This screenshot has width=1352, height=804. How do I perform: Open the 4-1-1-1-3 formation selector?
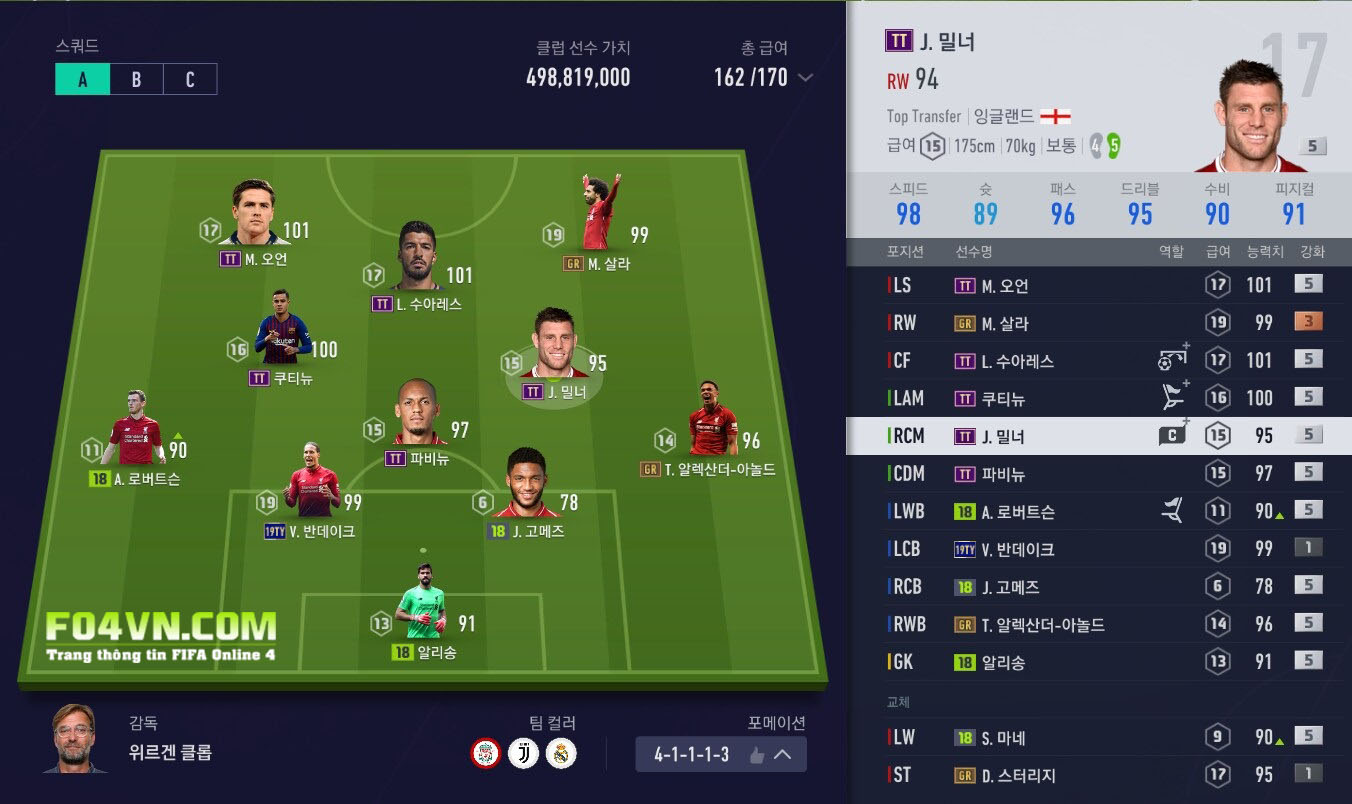point(720,755)
